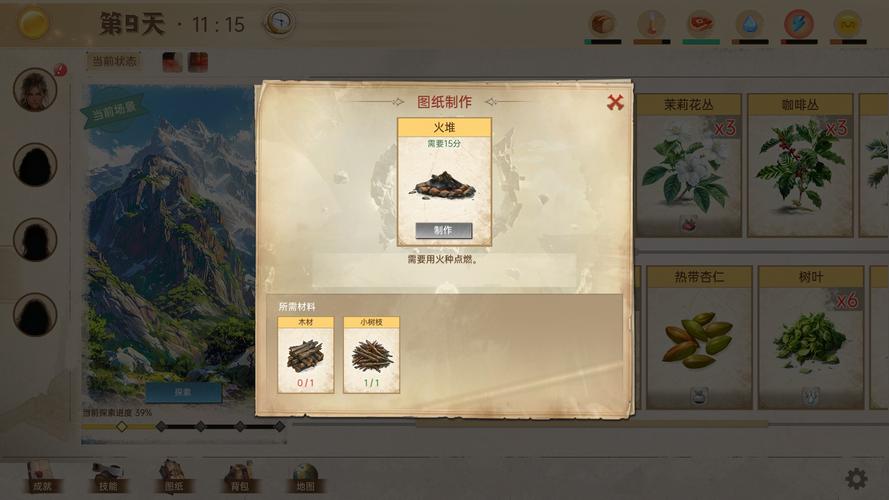The width and height of the screenshot is (889, 500).
Task: Open the 地图 map
Action: pyautogui.click(x=304, y=476)
